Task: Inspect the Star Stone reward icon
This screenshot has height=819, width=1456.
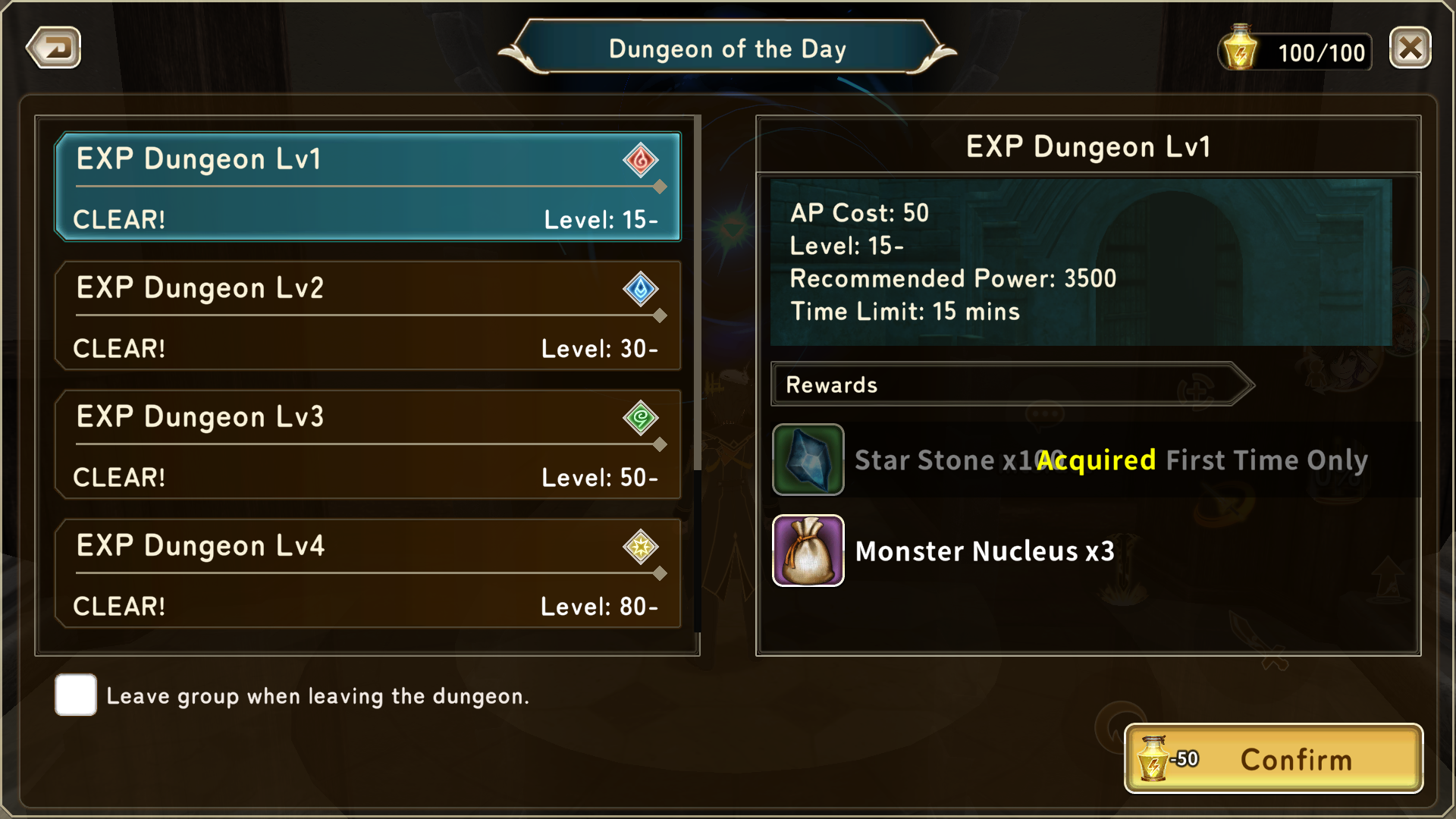Action: coord(808,460)
